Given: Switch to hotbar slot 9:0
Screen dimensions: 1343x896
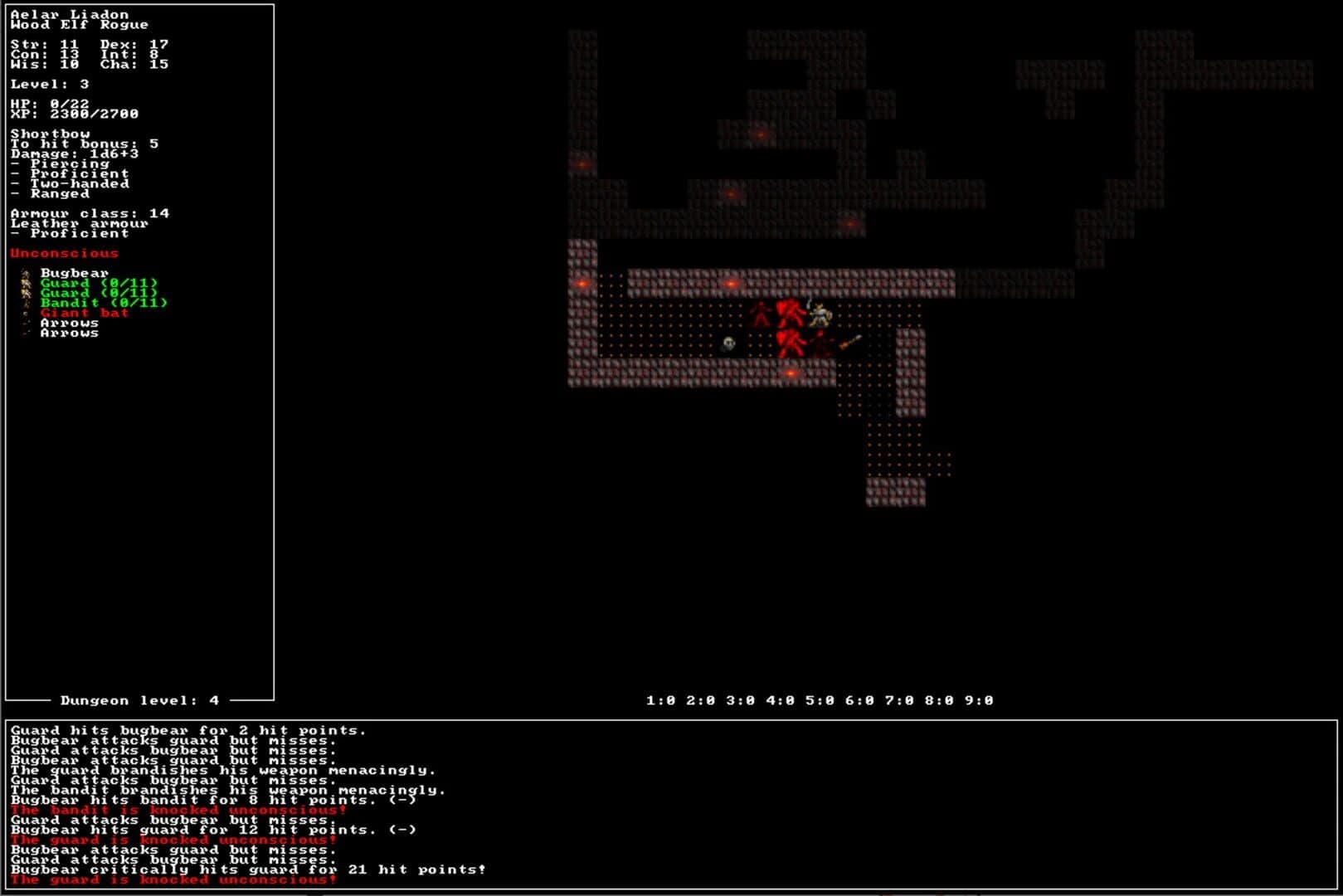Looking at the screenshot, I should point(980,699).
